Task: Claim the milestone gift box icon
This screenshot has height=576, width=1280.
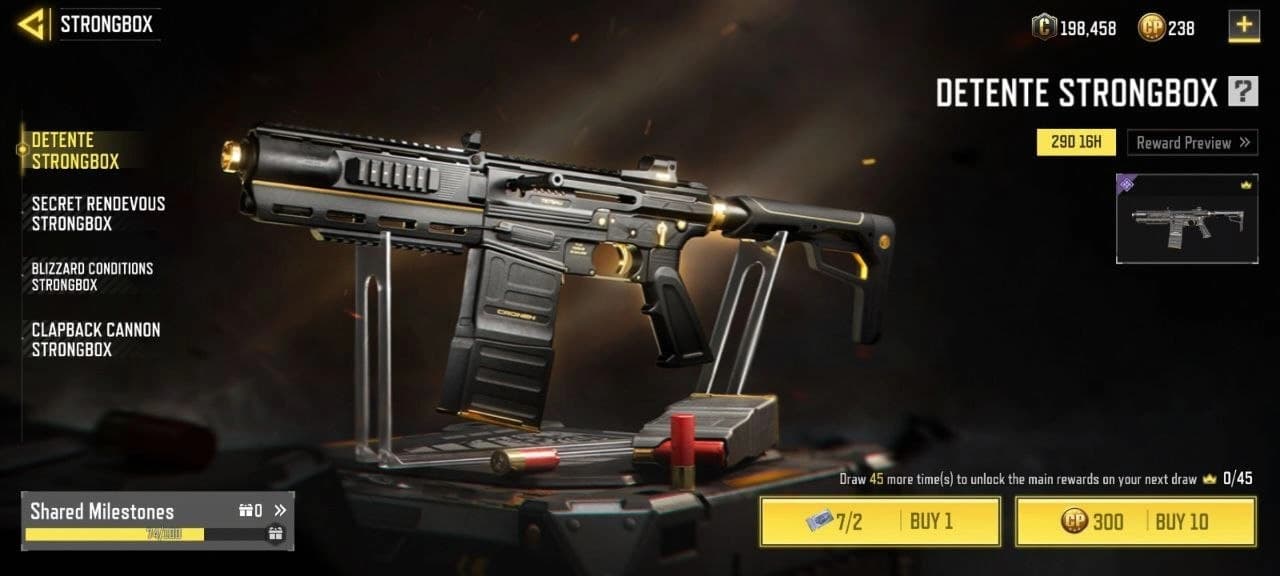Action: (x=276, y=534)
